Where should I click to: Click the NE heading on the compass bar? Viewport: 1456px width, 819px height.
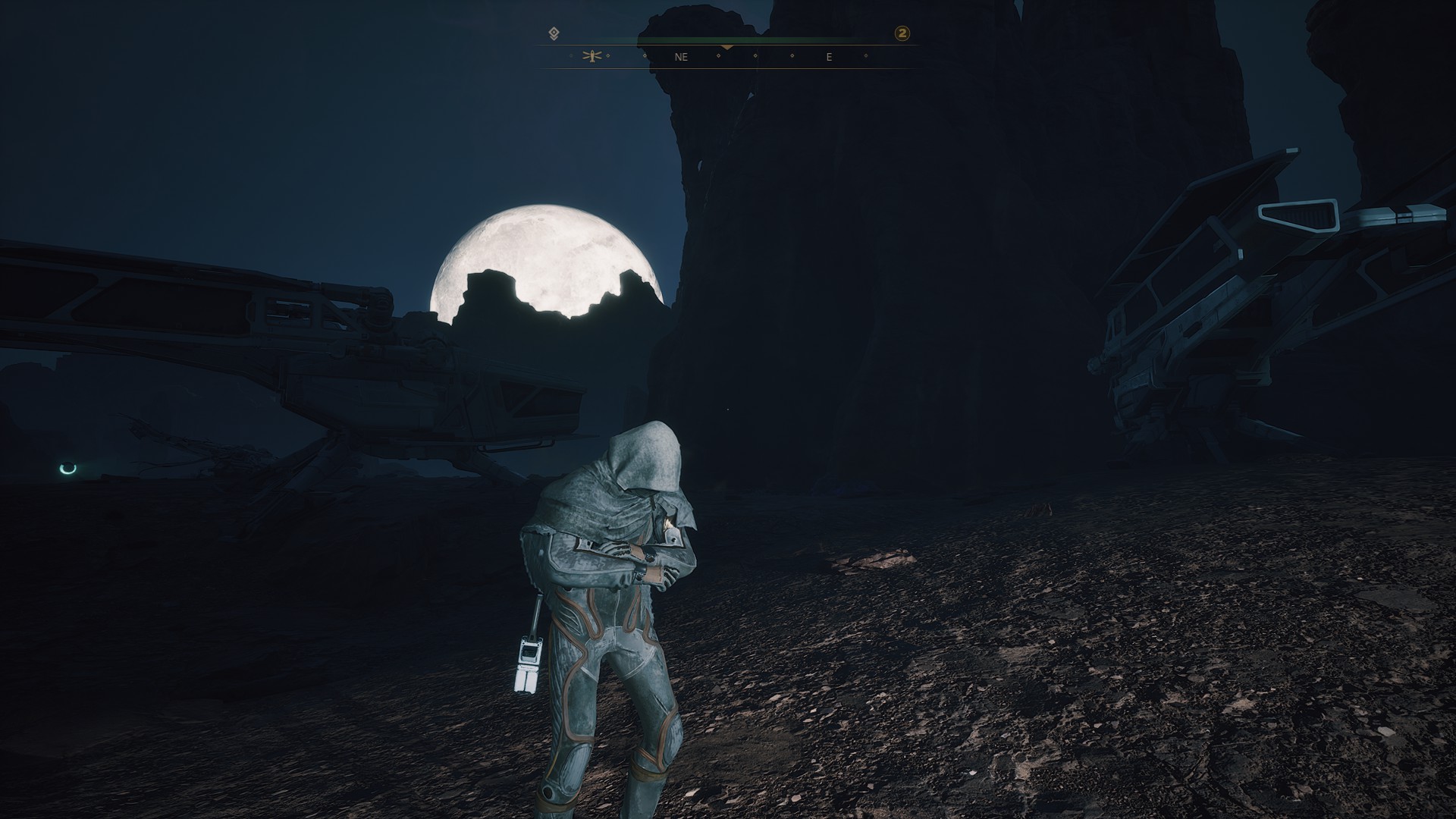click(x=680, y=57)
